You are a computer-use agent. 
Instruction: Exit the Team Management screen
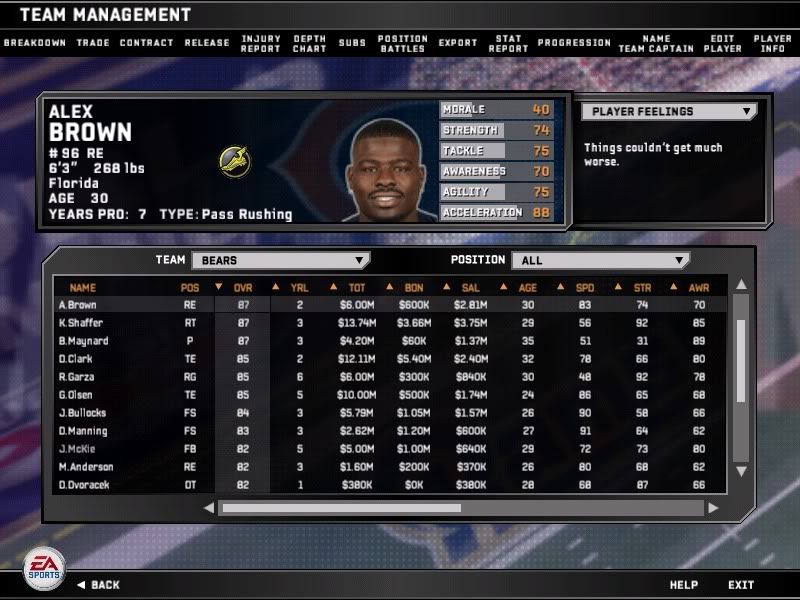coord(741,585)
